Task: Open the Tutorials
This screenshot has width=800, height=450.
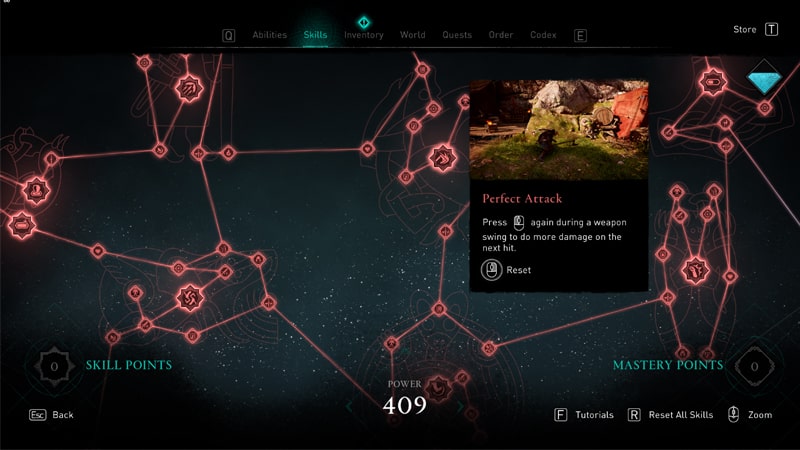Action: (x=594, y=414)
